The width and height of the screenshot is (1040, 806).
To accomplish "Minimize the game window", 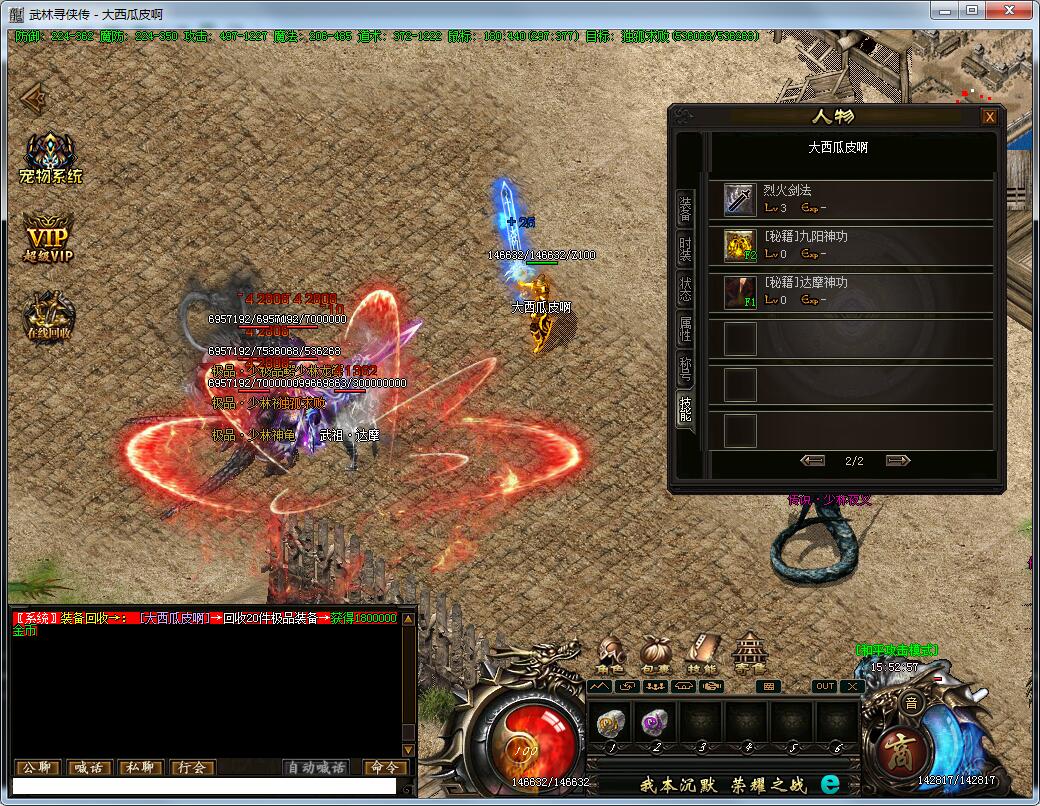I will pos(945,10).
